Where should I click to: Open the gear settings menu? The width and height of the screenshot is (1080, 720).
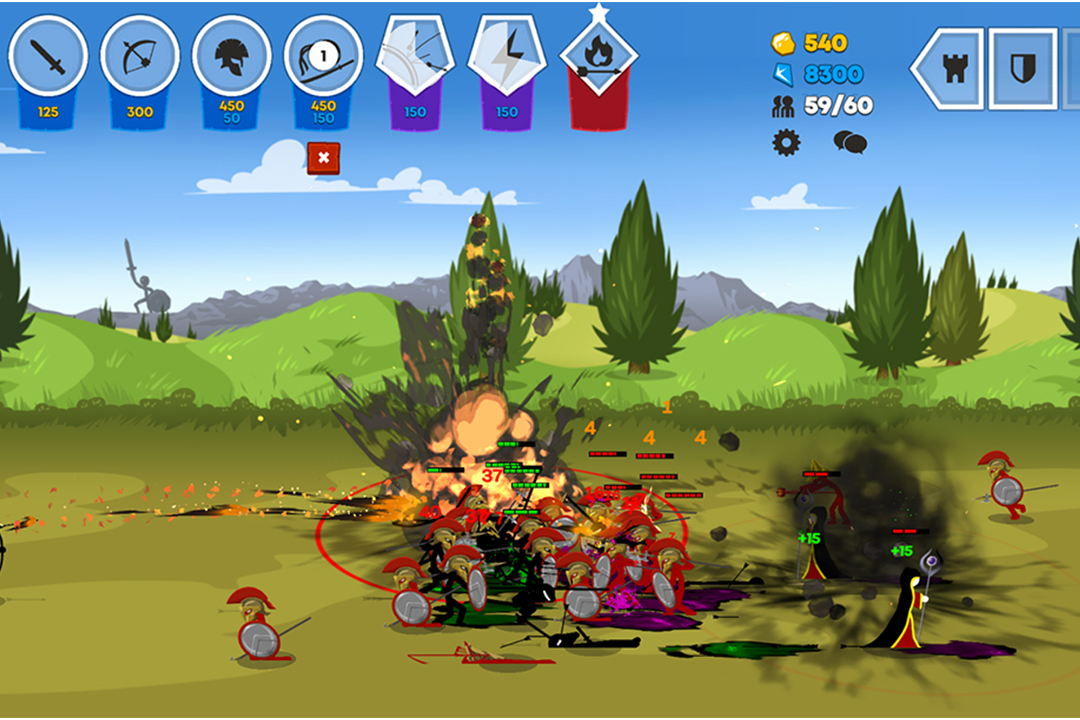pos(786,142)
